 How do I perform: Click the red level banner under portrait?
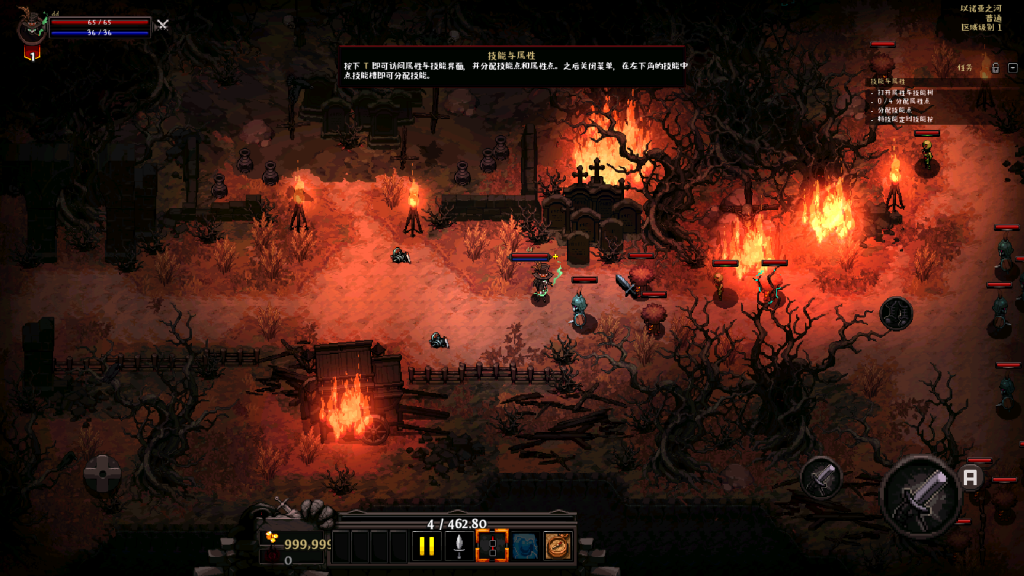(x=32, y=54)
